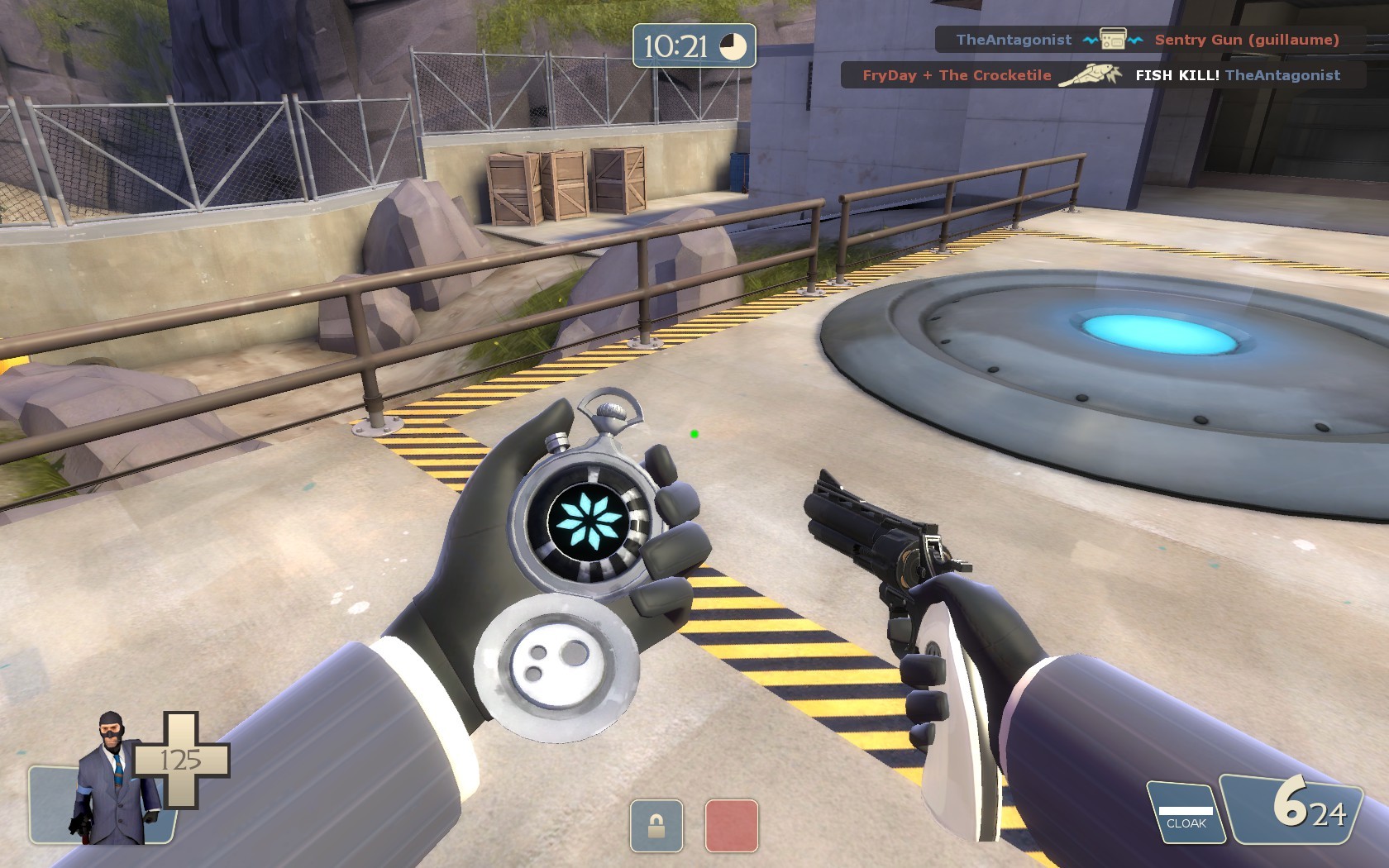Click the Sentry Gun kill icon in the killfeed

[1111, 39]
